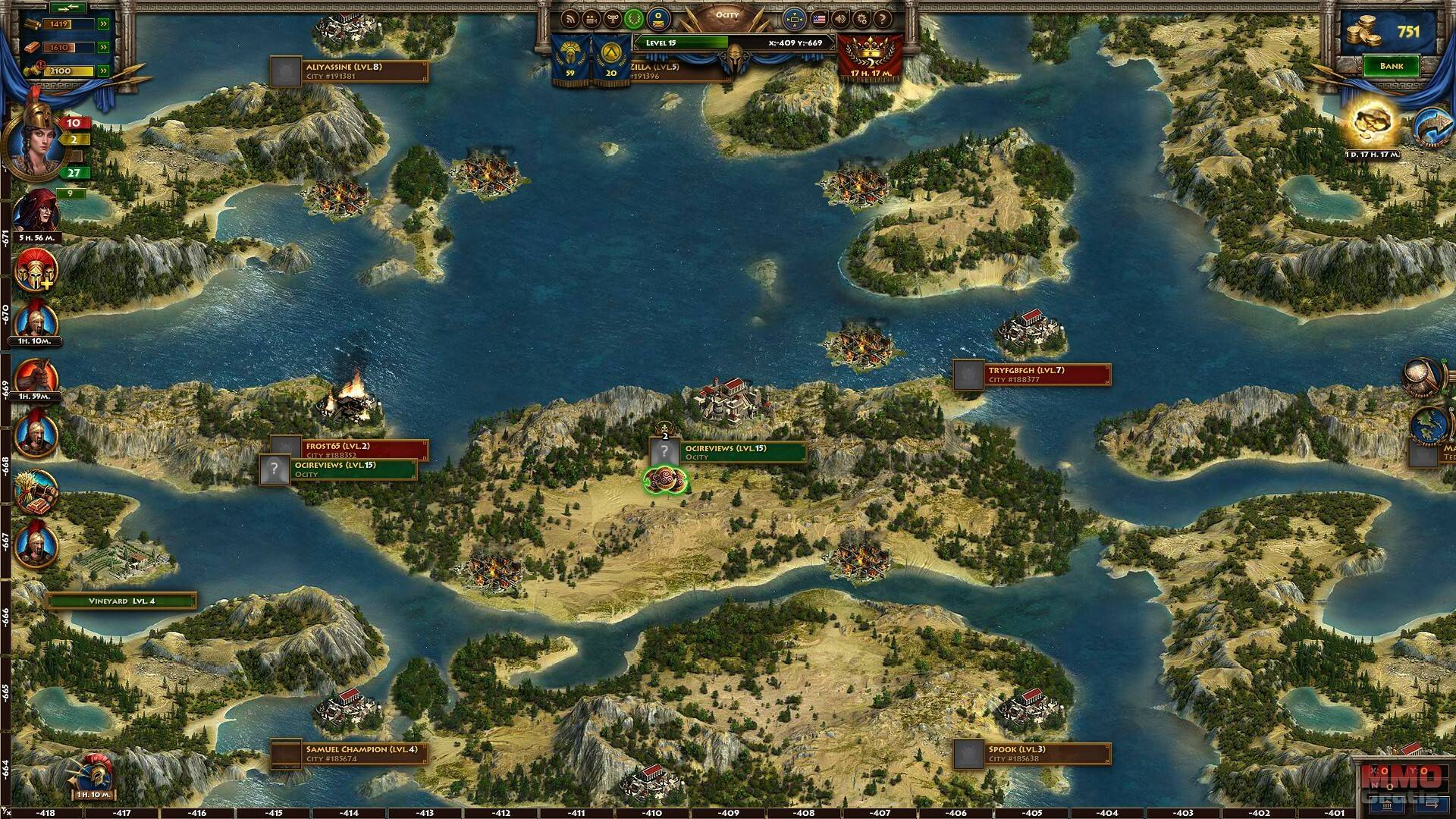Open help question mark icon
This screenshot has height=819, width=1456.
(x=883, y=19)
